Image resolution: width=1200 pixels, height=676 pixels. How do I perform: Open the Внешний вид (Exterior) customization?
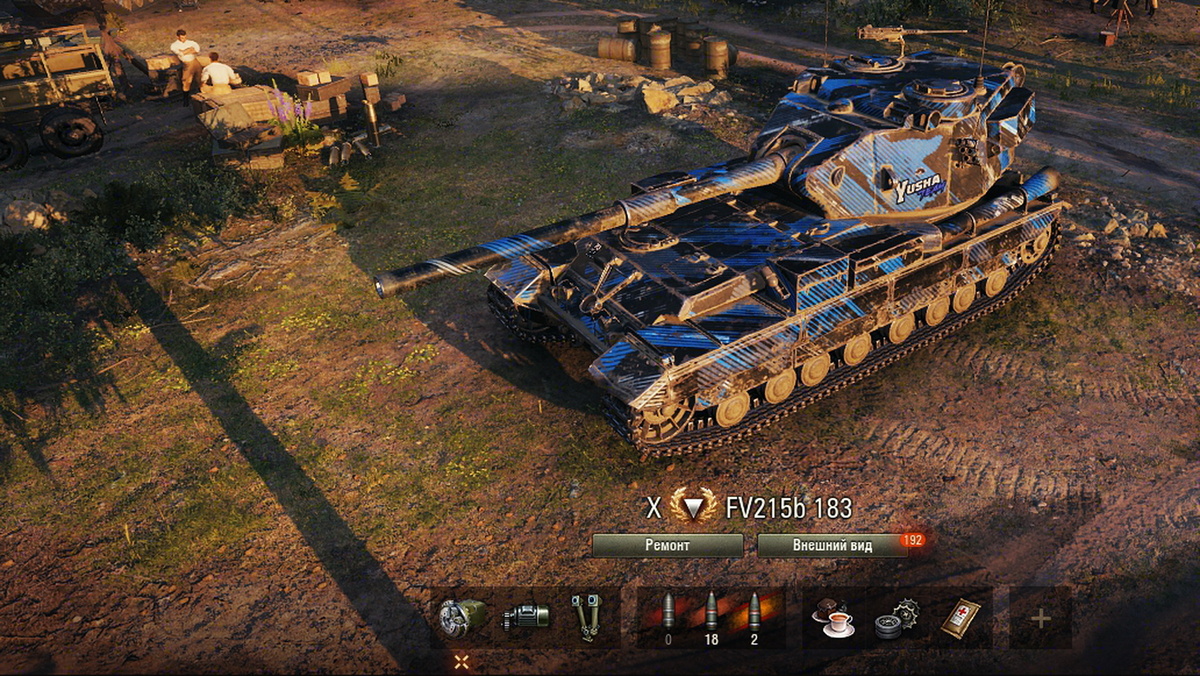click(x=832, y=545)
